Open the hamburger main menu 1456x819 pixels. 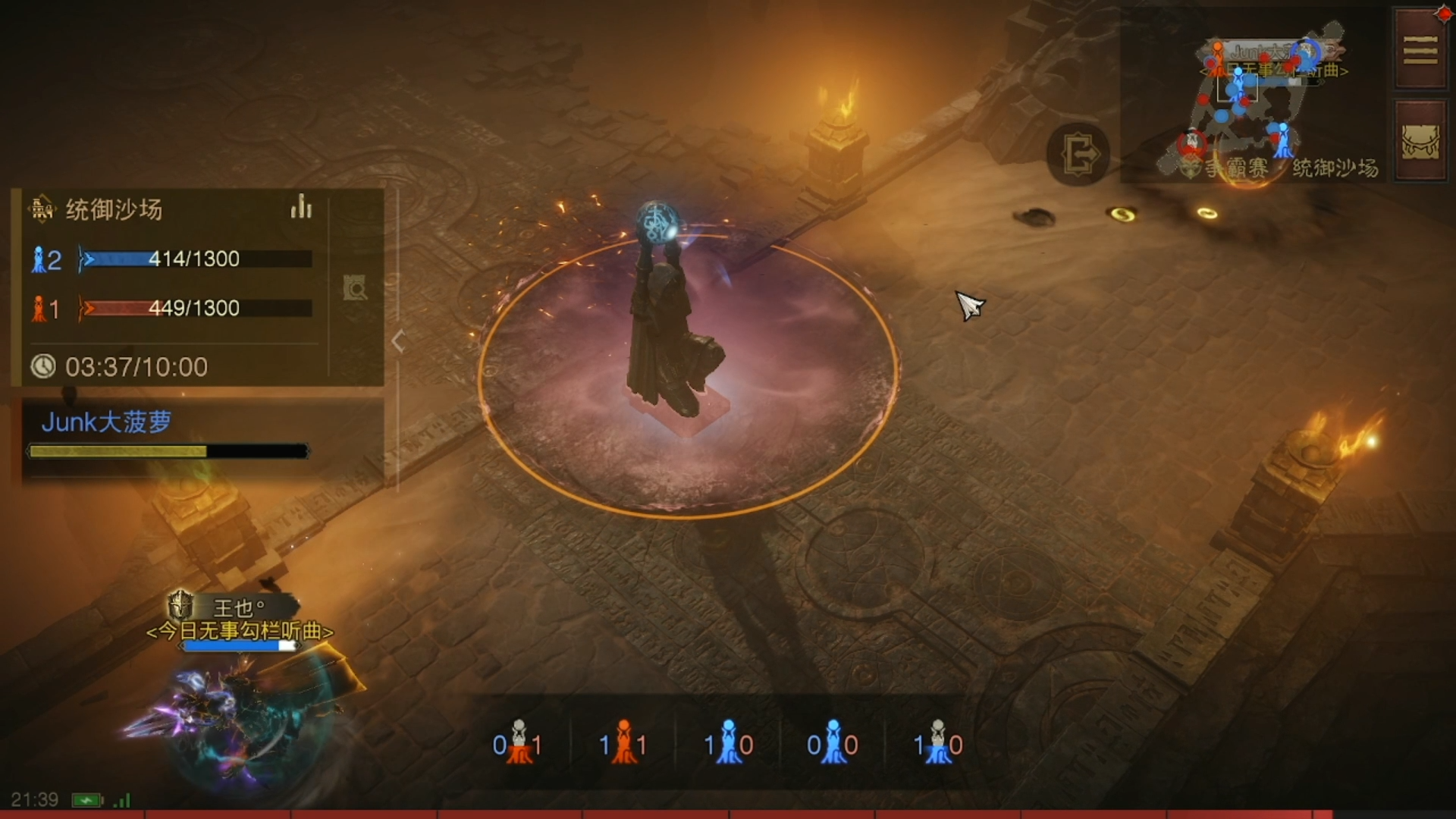point(1420,50)
